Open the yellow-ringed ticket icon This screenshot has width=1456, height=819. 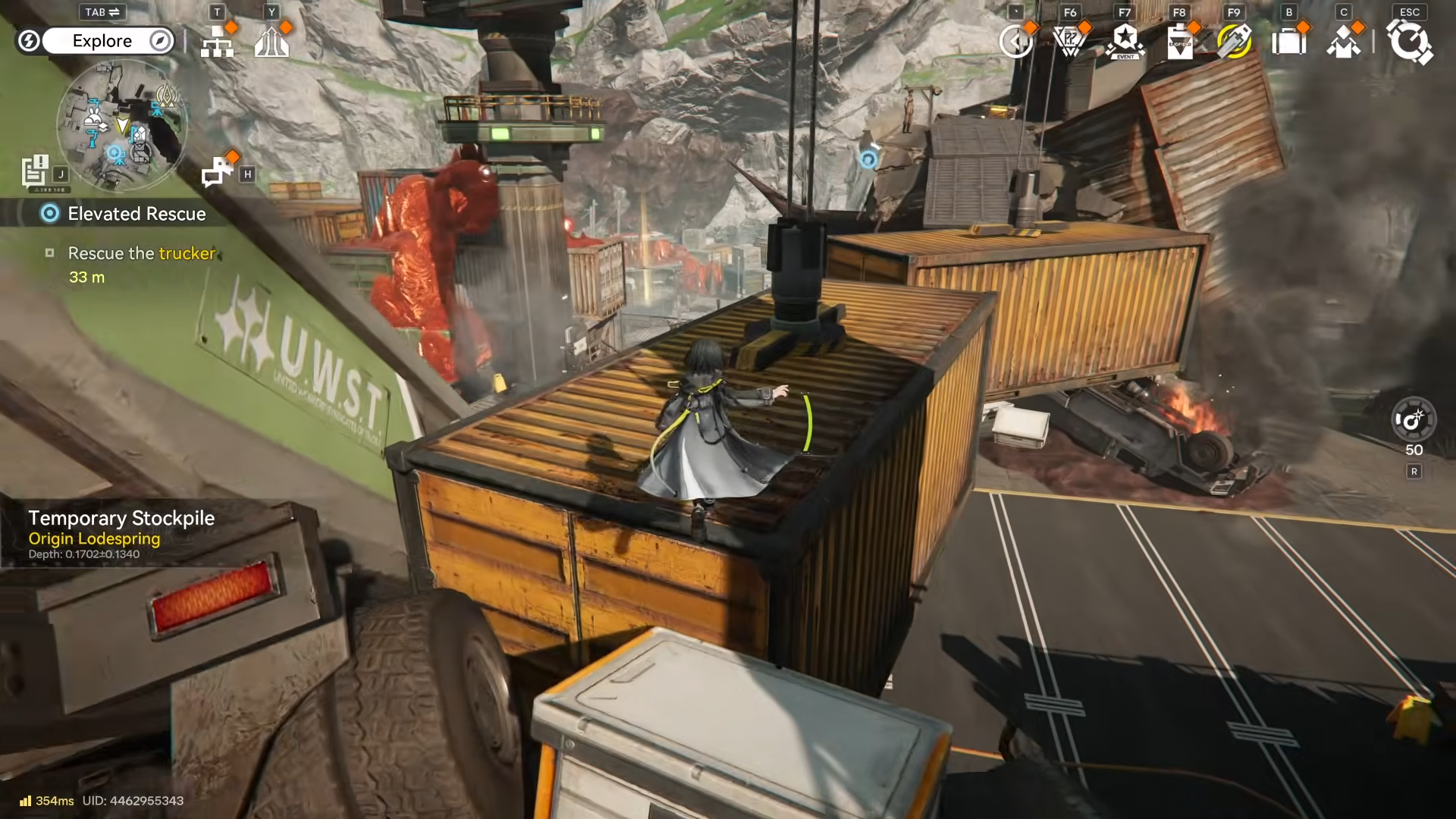[1234, 42]
